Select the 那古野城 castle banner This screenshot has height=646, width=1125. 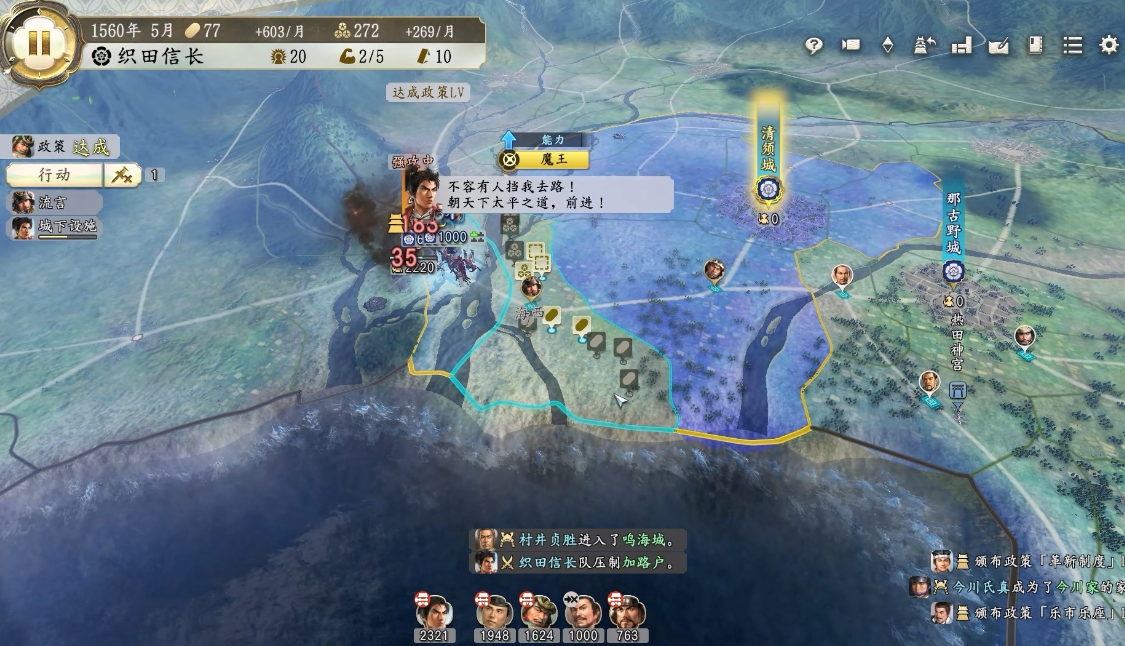tap(953, 230)
